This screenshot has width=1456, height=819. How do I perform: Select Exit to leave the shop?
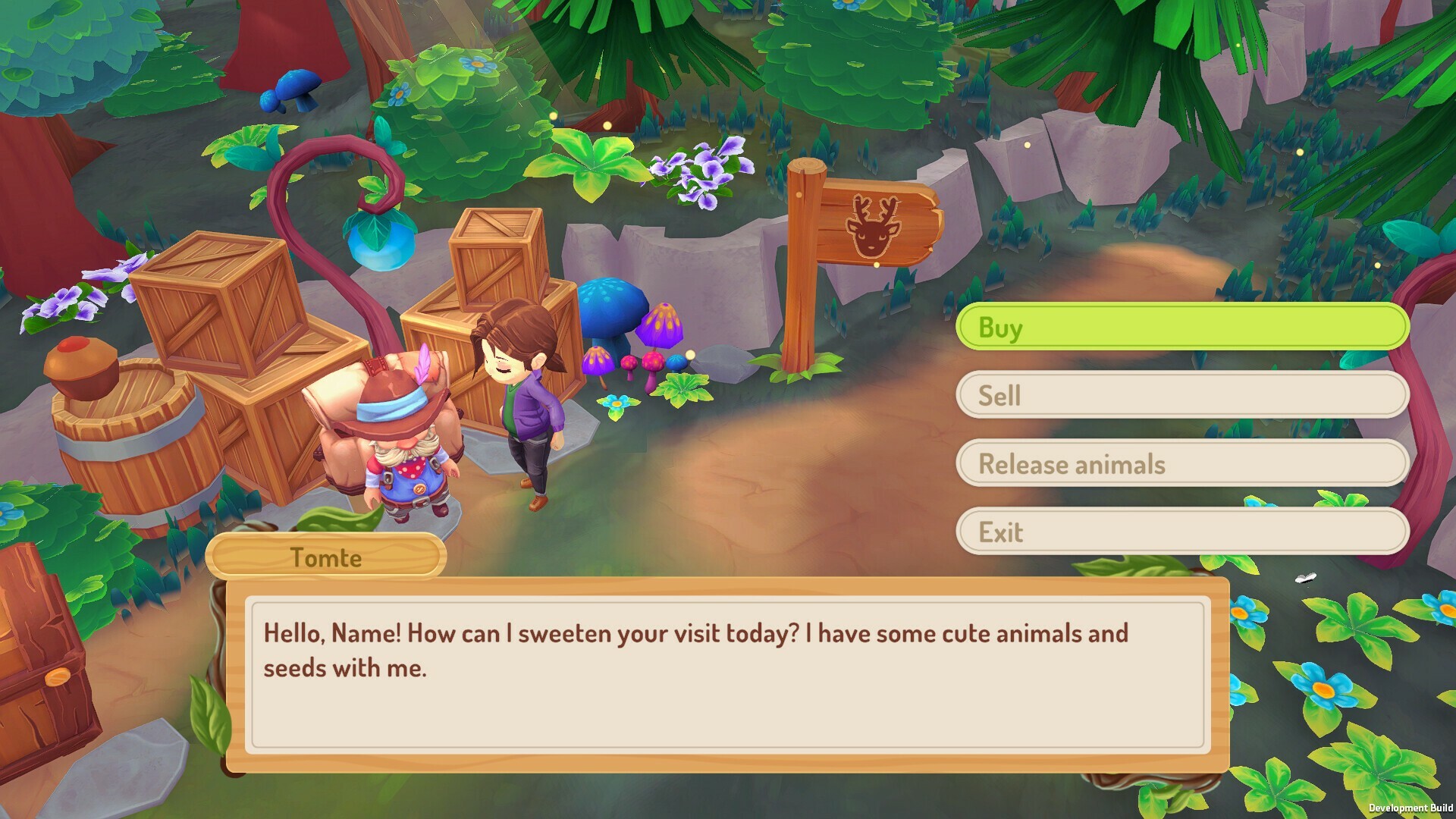pos(1183,532)
